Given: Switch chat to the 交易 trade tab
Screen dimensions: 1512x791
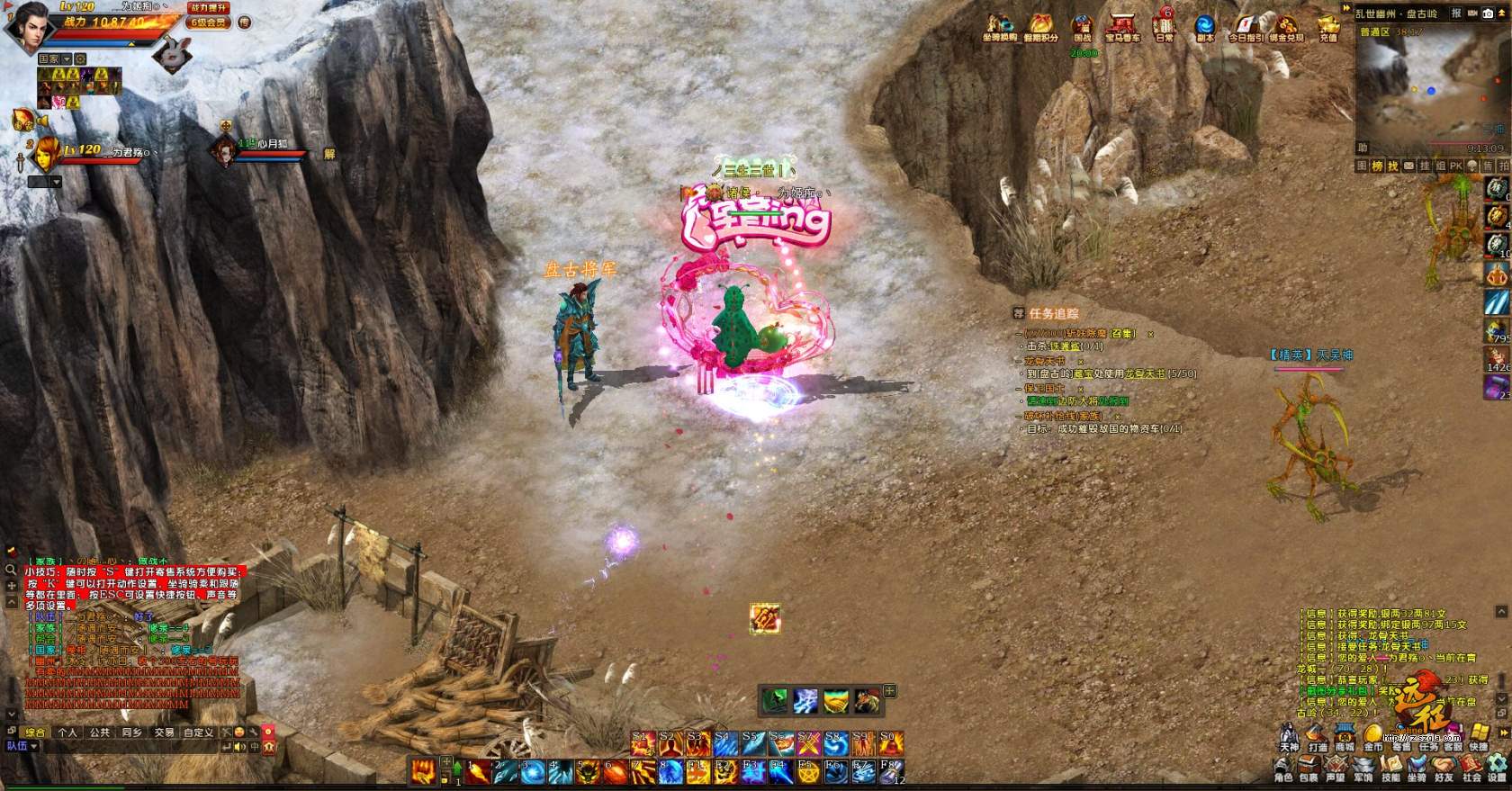Looking at the screenshot, I should click(x=164, y=733).
